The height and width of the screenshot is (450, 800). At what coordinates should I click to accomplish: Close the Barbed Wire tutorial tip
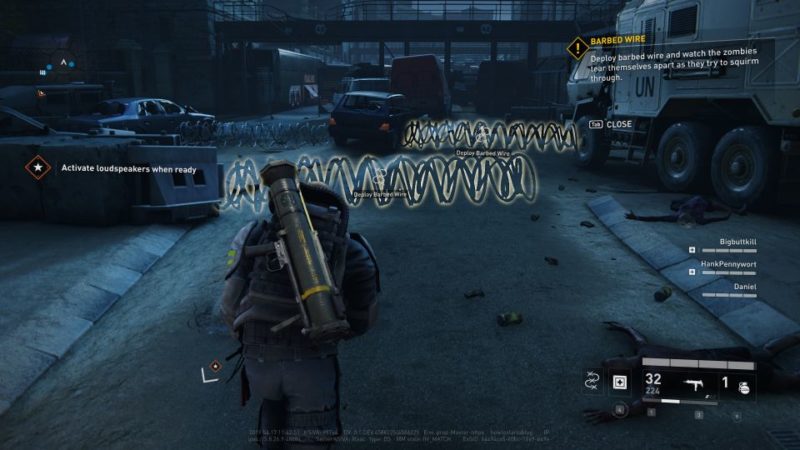pos(610,124)
